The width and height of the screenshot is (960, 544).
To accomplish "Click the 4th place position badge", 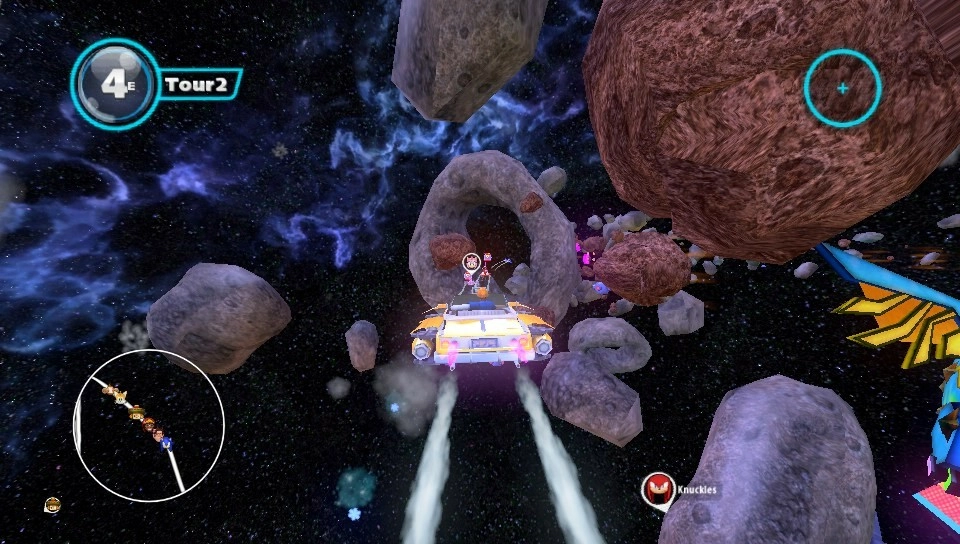I will tap(116, 84).
